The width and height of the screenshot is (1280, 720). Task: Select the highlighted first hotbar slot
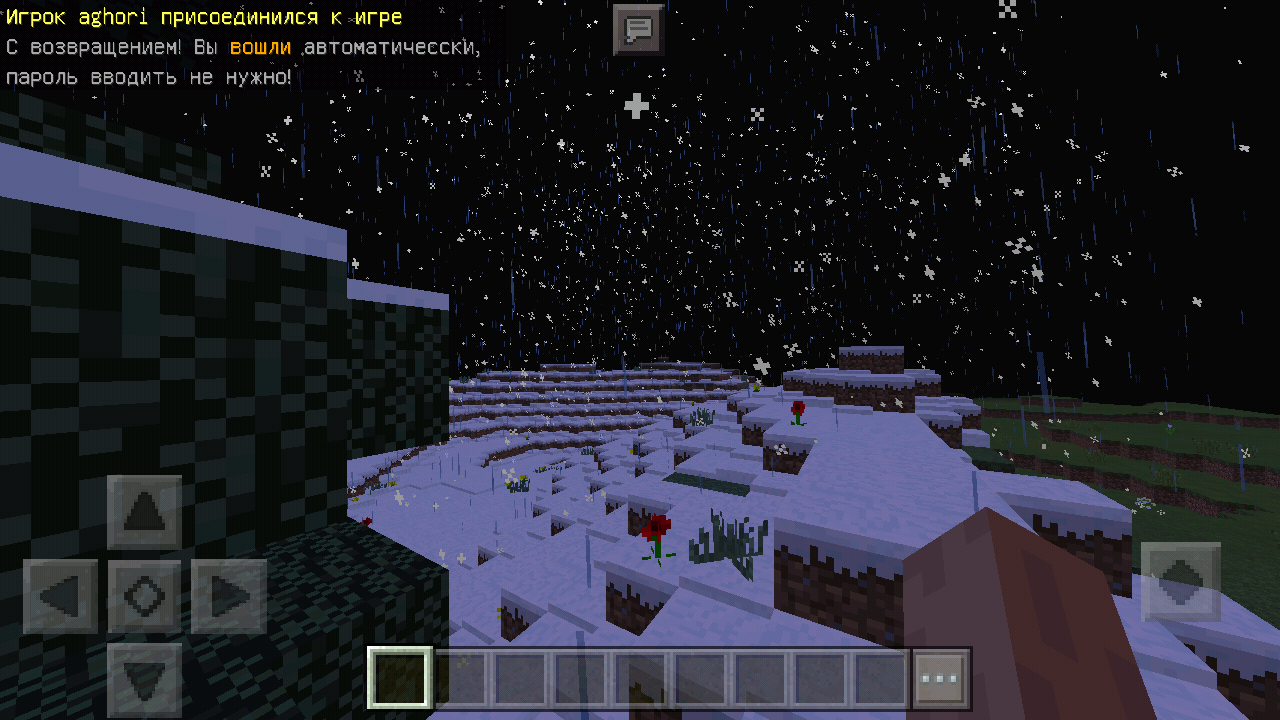tap(400, 679)
